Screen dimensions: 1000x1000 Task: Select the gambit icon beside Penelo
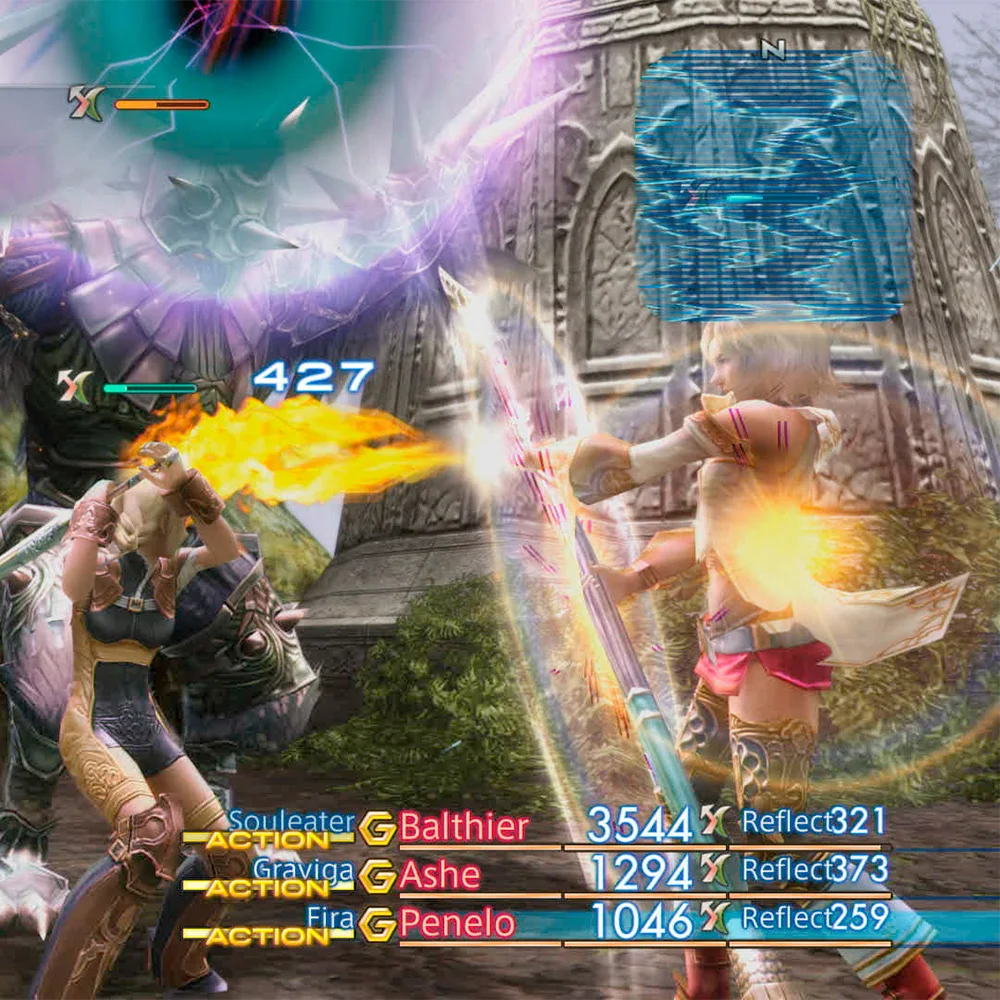click(377, 923)
